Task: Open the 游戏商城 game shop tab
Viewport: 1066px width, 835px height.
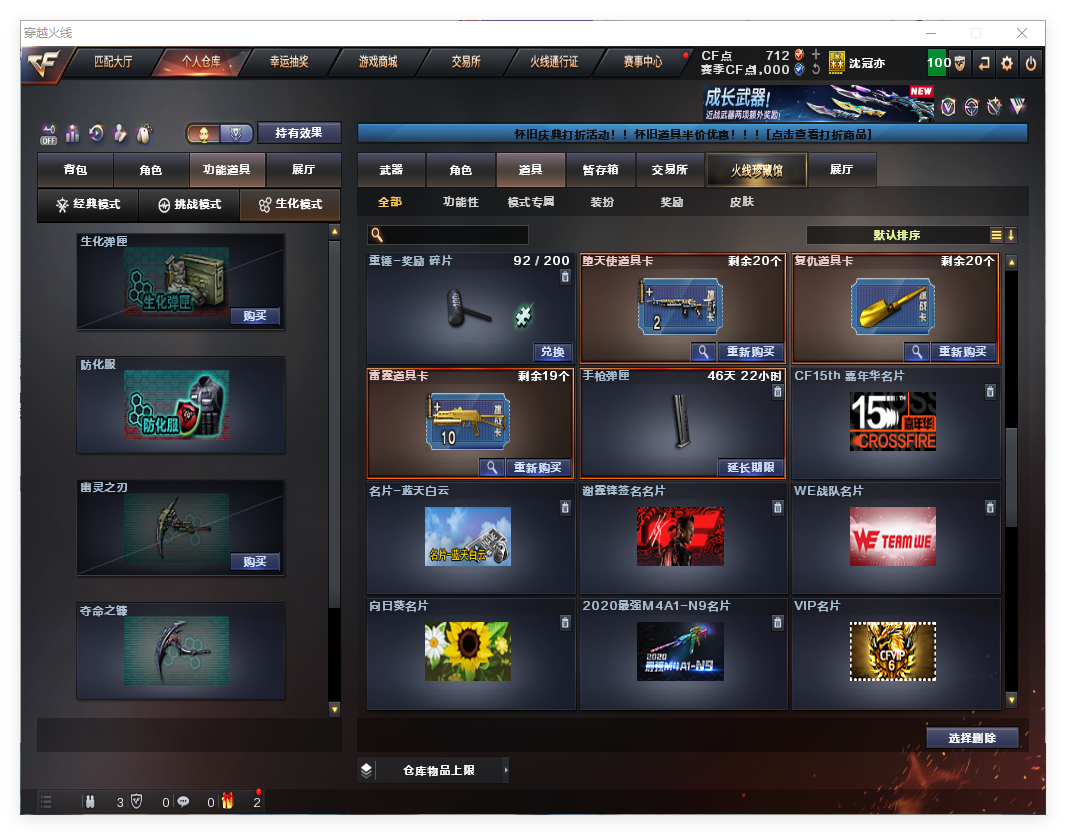Action: (378, 62)
